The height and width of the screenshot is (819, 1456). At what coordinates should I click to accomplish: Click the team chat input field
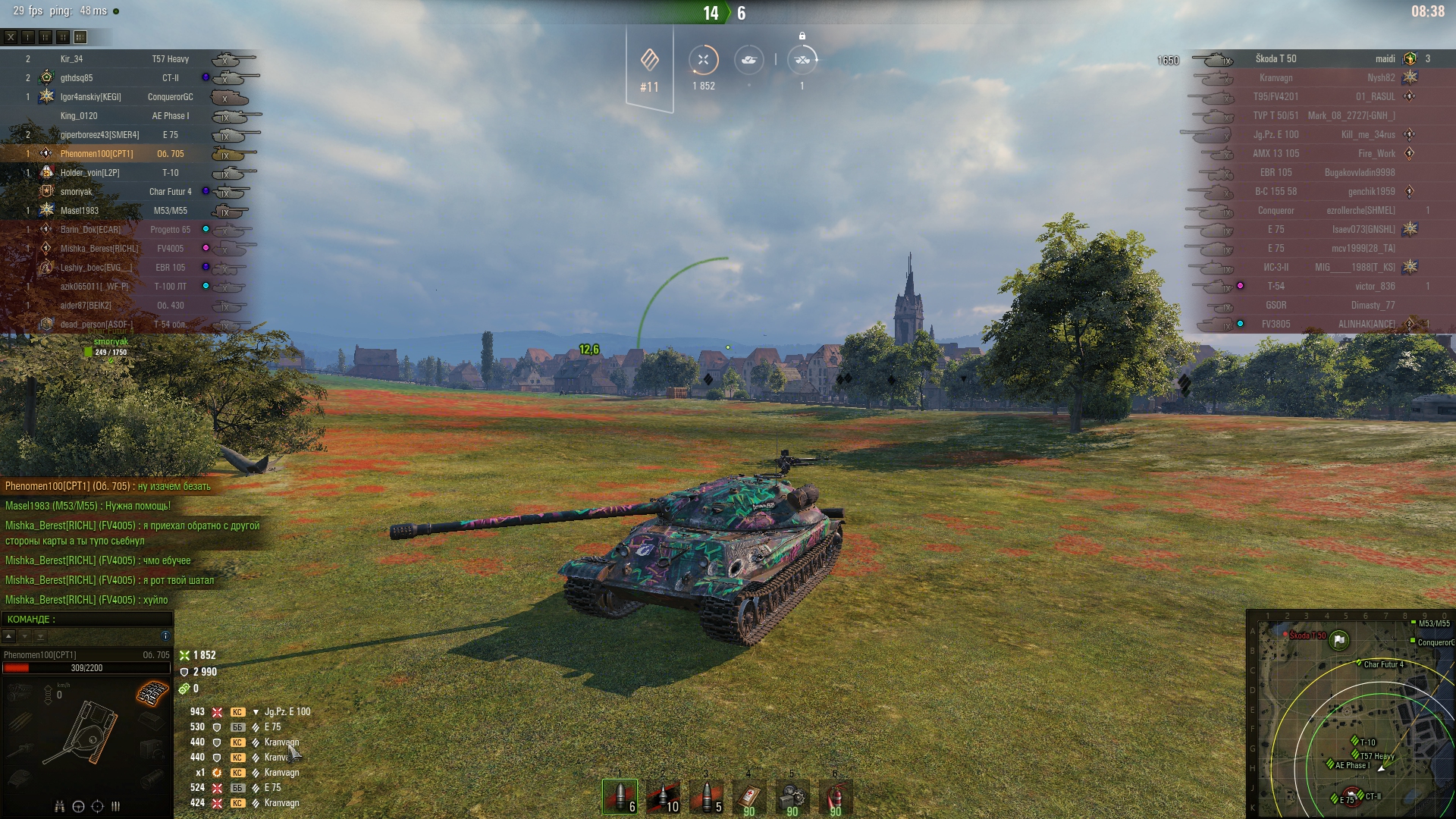[x=87, y=620]
